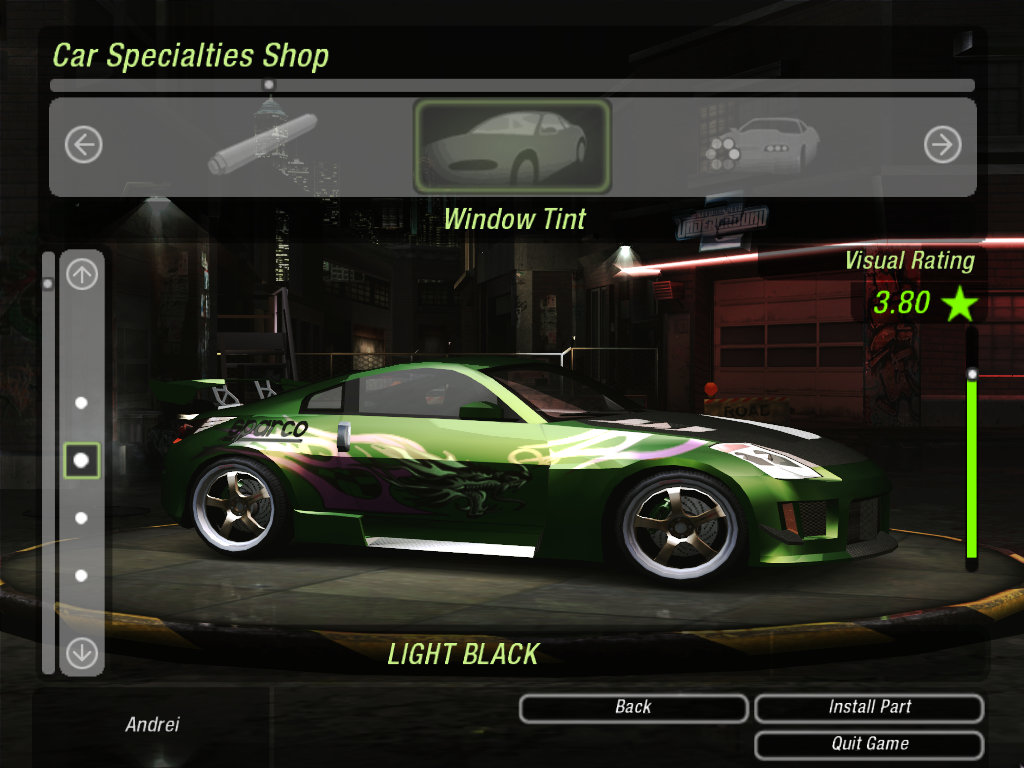Image resolution: width=1024 pixels, height=768 pixels.
Task: Go to previous specialty category with left arrow
Action: coord(84,146)
